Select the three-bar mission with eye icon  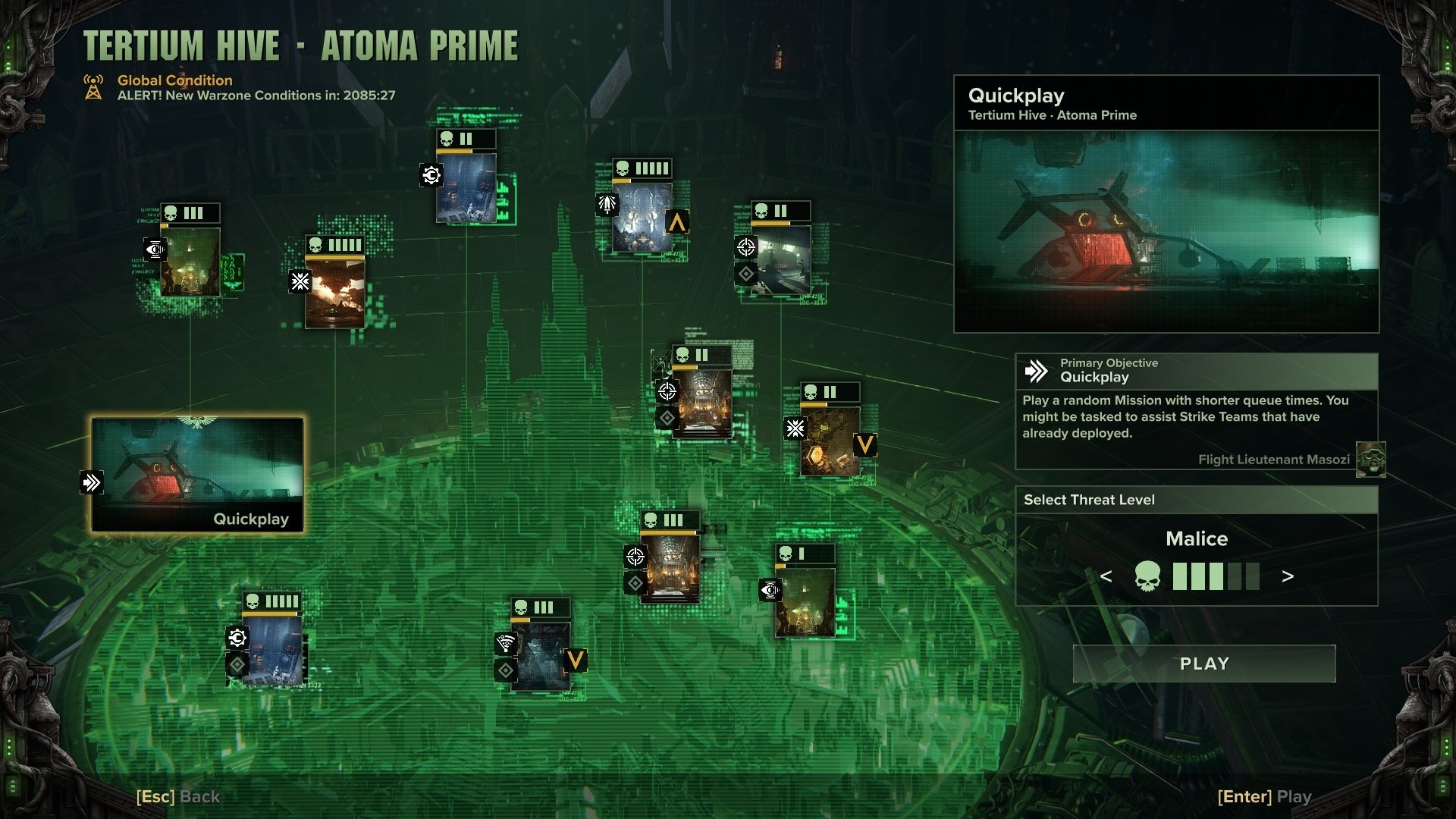coord(190,262)
